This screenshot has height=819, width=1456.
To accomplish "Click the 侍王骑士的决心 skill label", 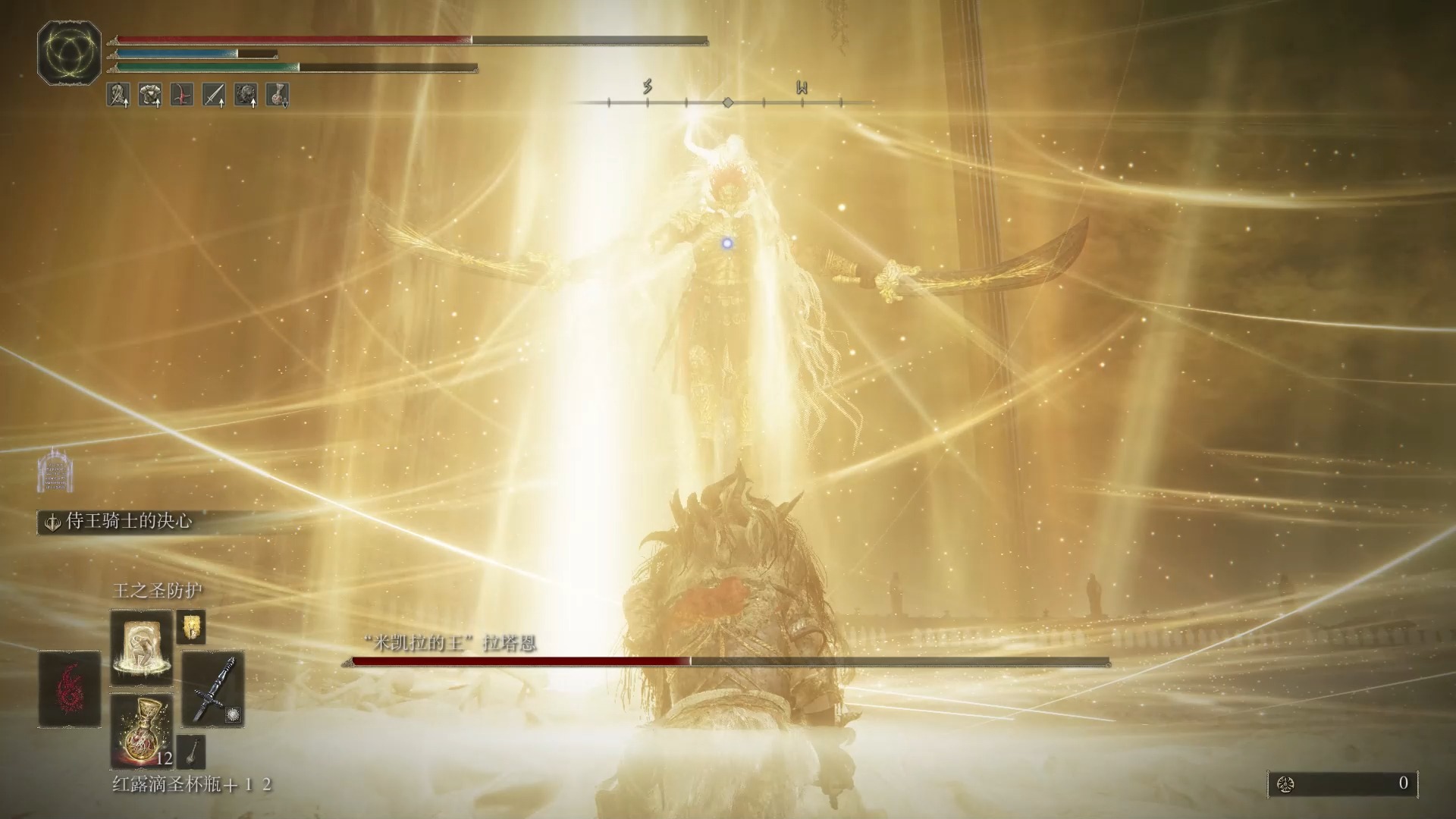I will click(x=127, y=522).
